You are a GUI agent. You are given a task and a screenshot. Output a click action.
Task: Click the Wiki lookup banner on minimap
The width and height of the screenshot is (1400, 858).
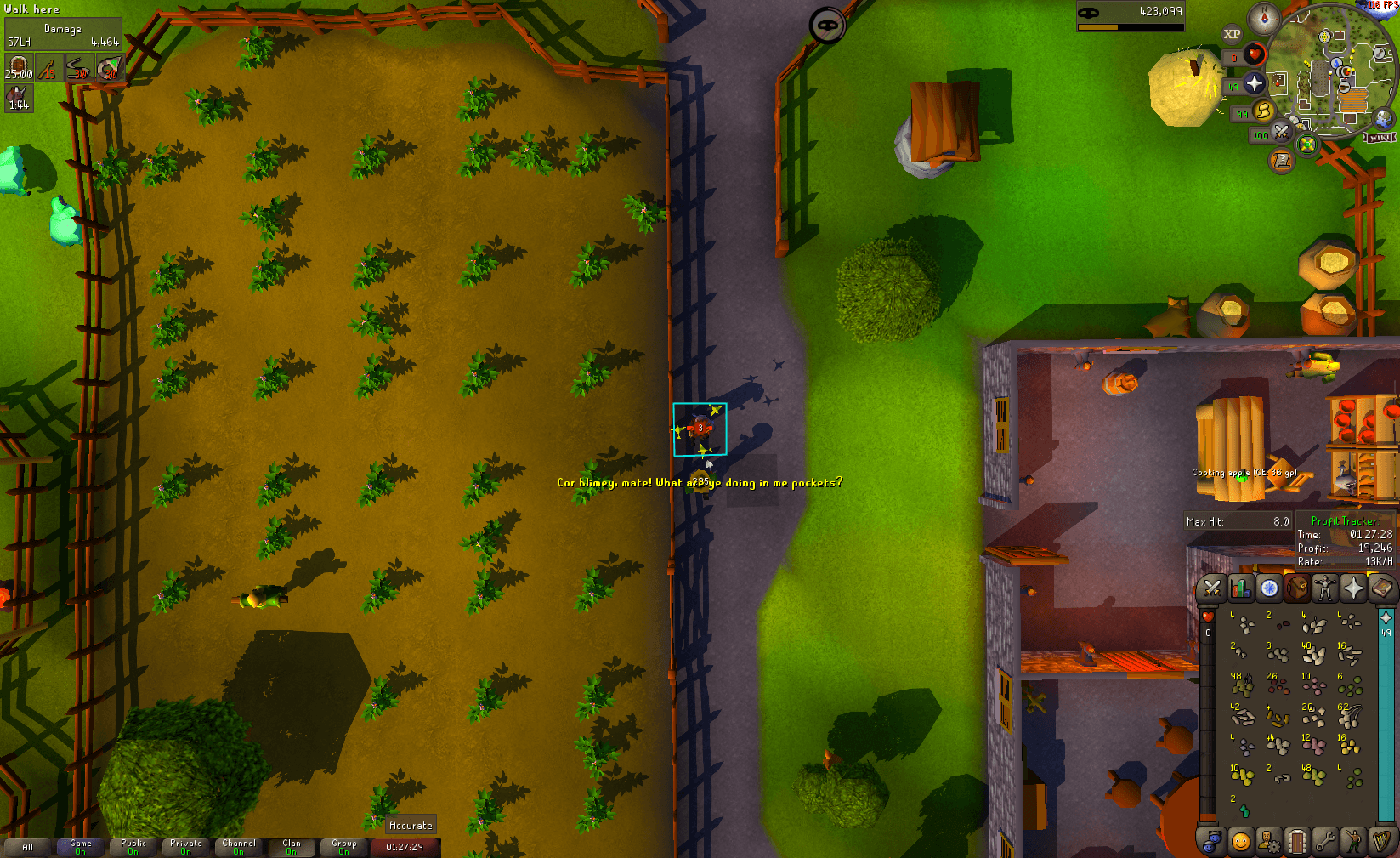pos(1380,136)
